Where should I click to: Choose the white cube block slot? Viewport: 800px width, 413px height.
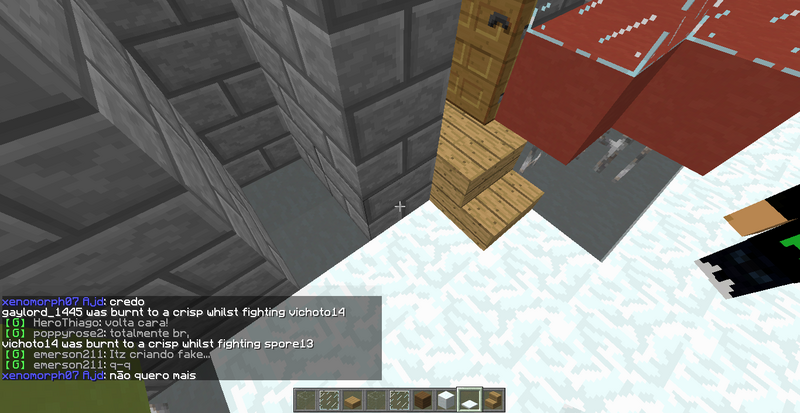coord(445,401)
